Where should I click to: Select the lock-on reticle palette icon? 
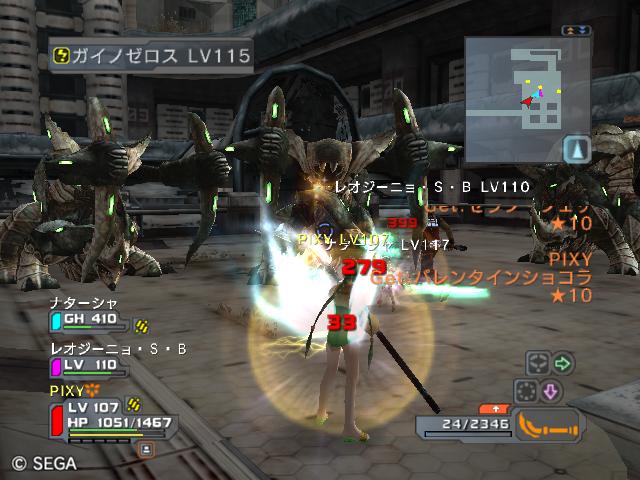coord(537,363)
